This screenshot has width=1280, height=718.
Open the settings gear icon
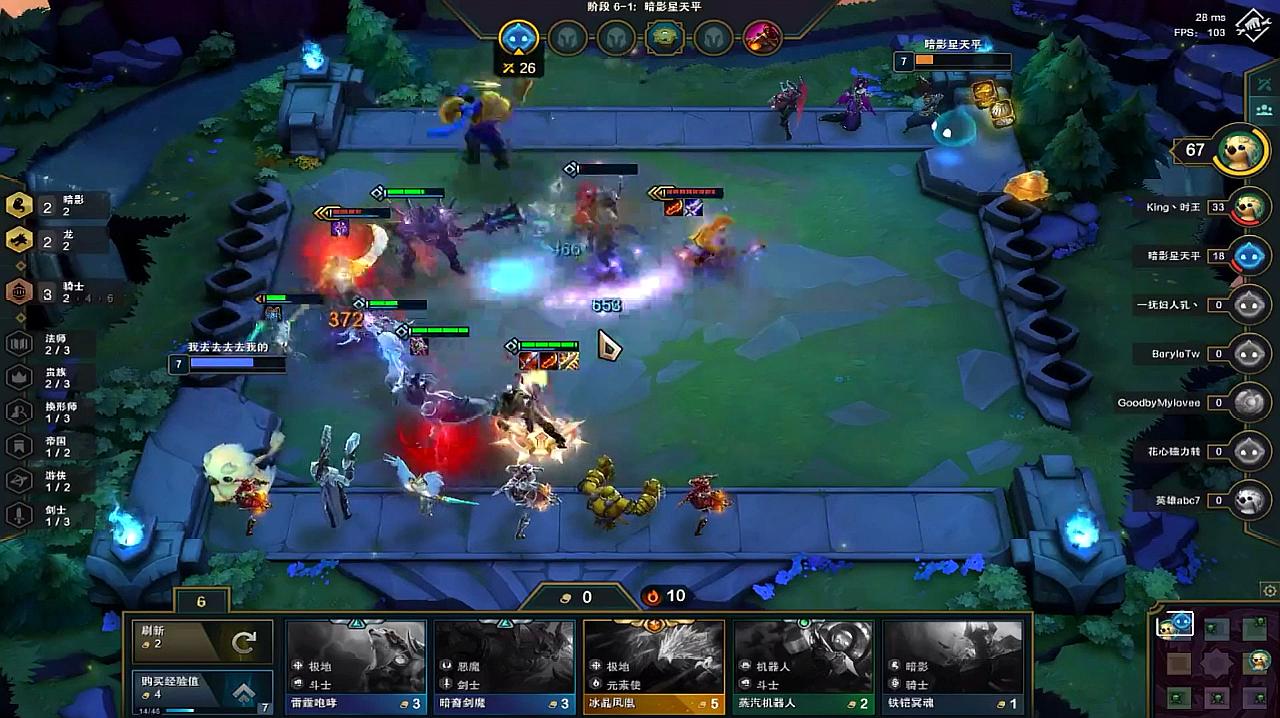click(1270, 590)
